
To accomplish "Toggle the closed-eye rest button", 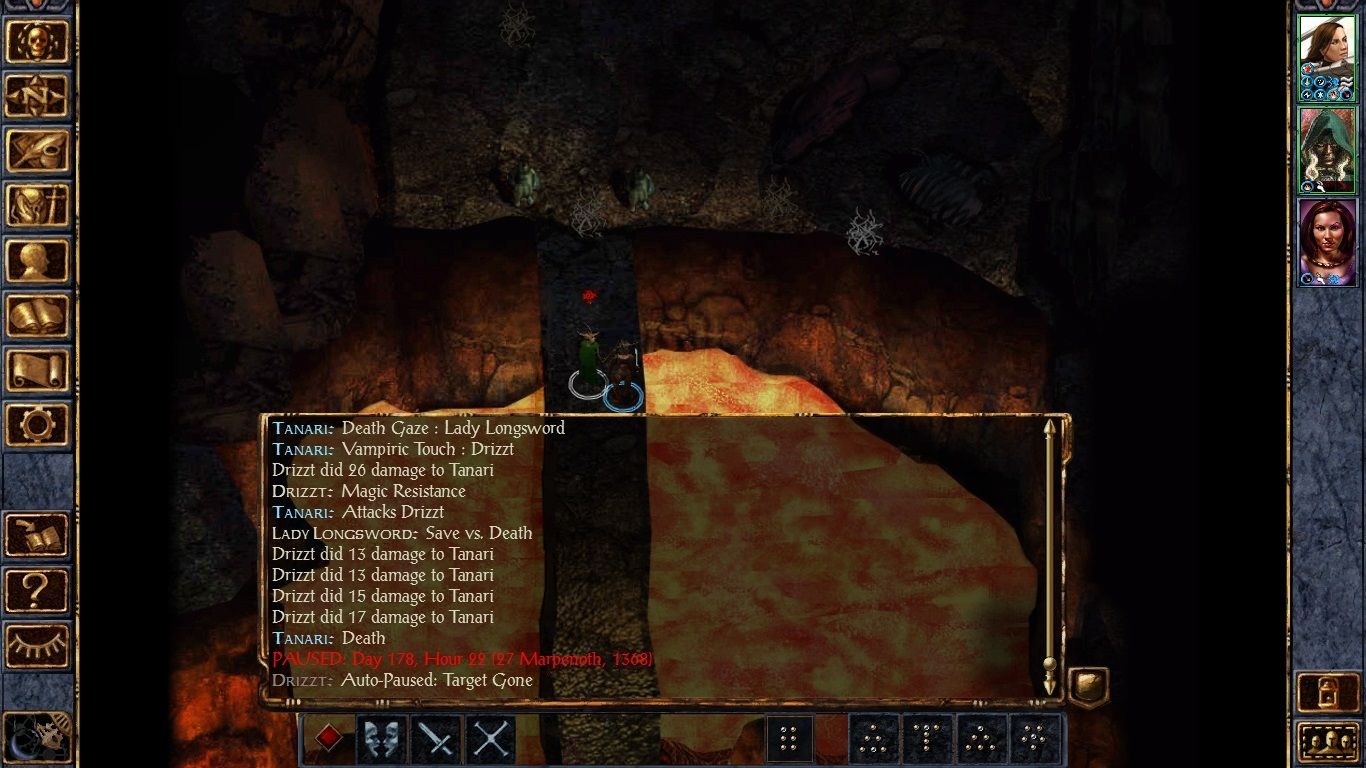I will 36,646.
